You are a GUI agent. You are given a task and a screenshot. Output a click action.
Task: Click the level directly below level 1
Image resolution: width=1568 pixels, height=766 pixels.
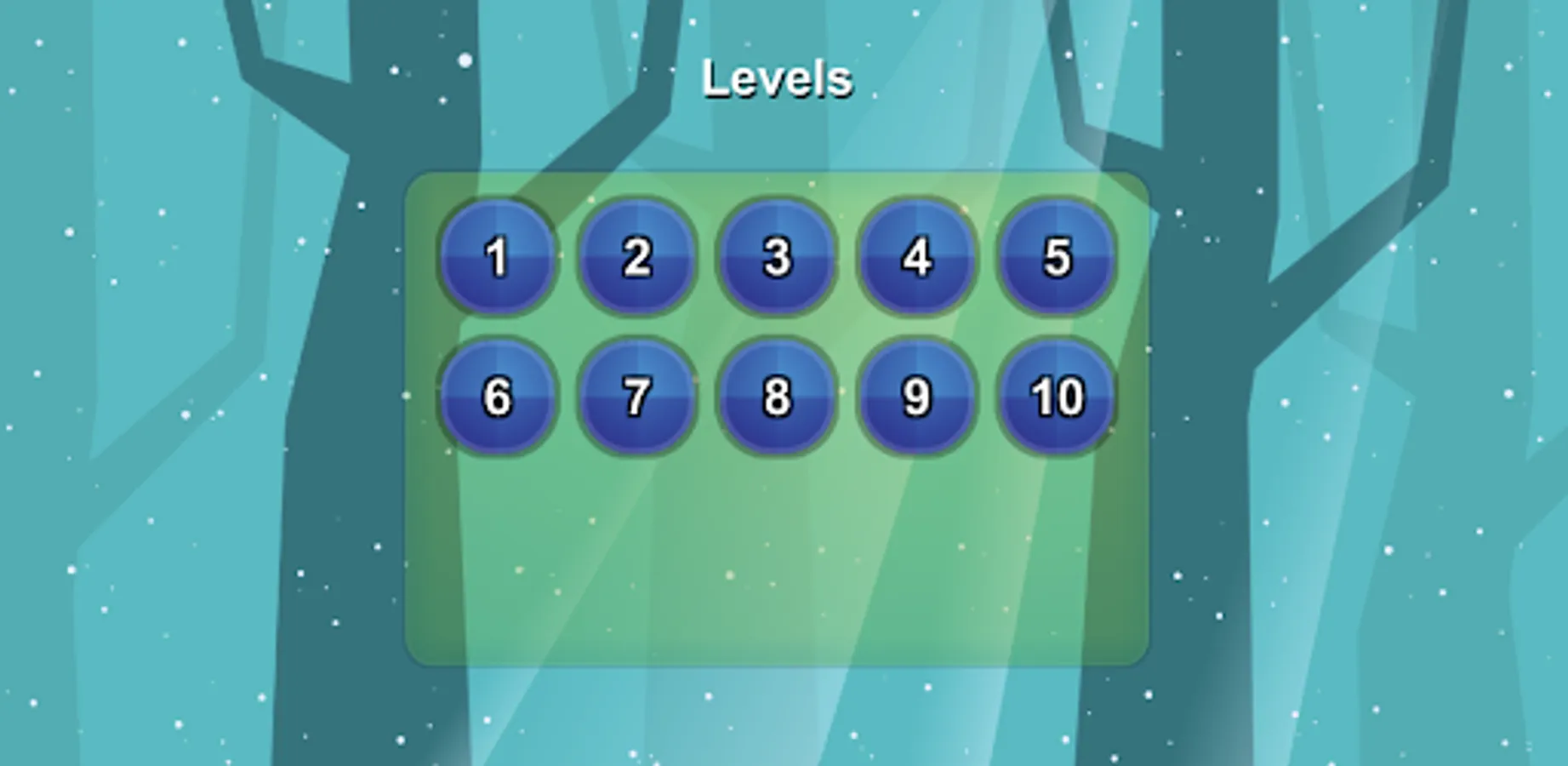[498, 398]
